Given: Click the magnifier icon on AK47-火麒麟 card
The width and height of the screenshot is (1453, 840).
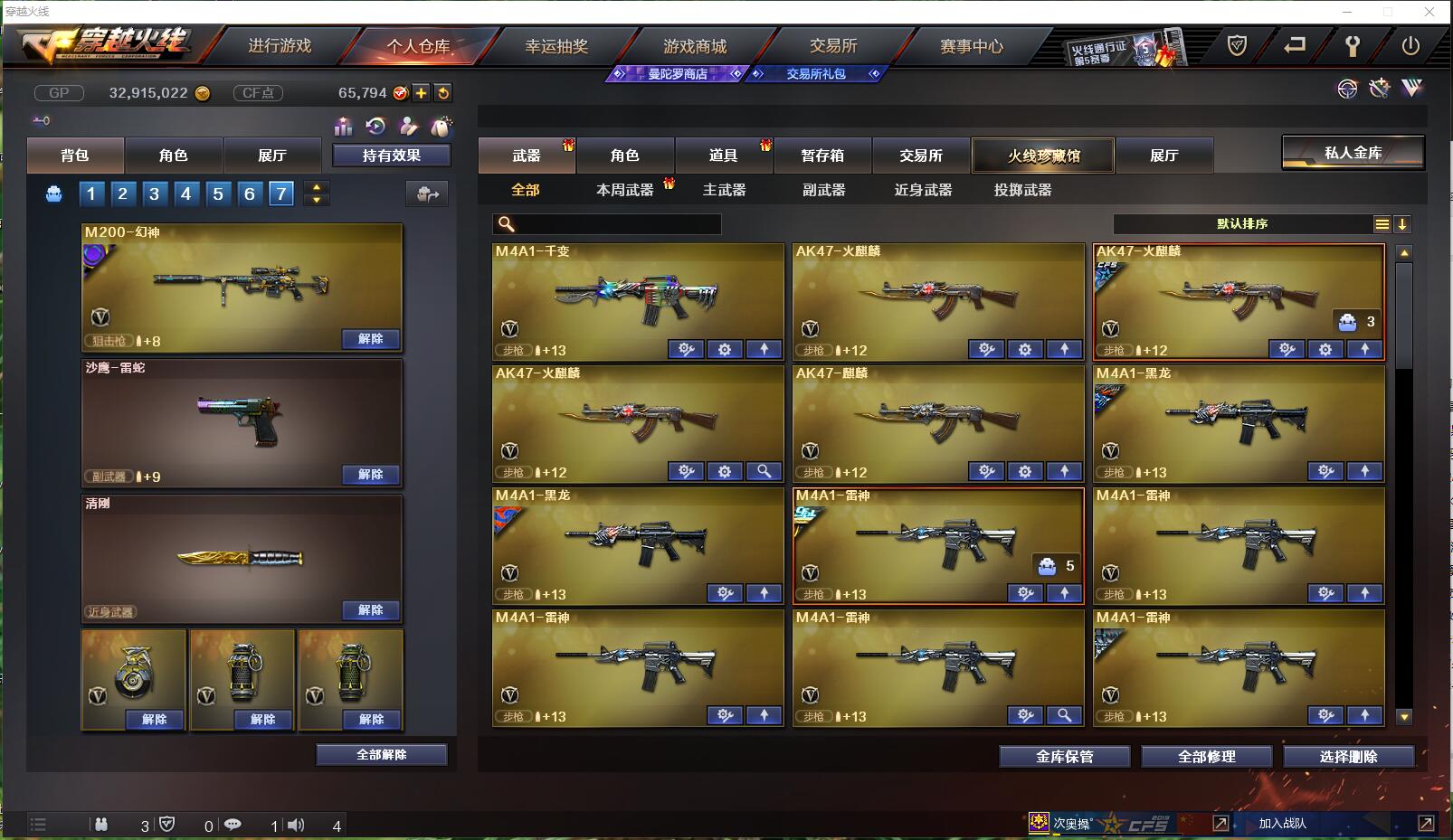Looking at the screenshot, I should click(x=764, y=471).
